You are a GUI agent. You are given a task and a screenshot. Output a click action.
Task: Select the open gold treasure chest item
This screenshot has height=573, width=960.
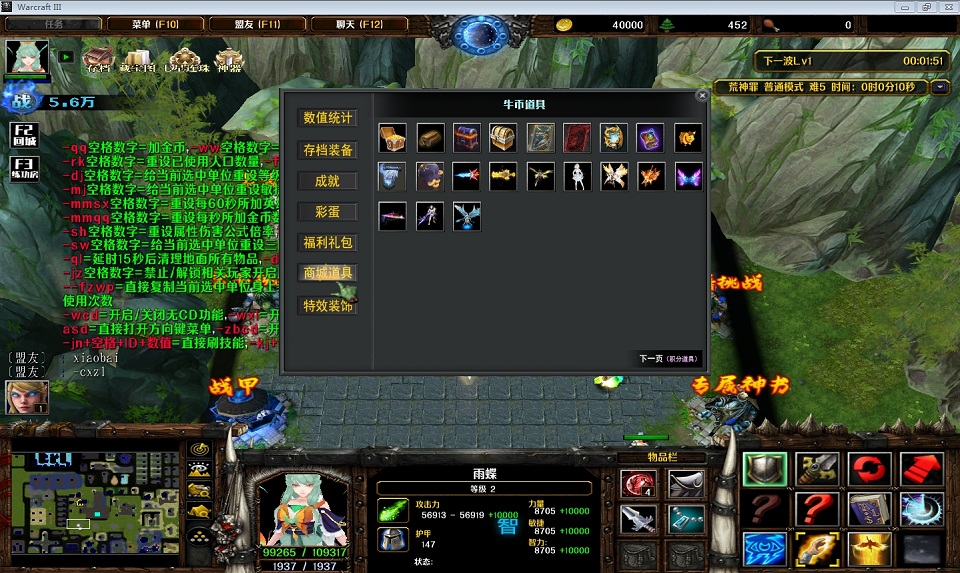pos(393,138)
